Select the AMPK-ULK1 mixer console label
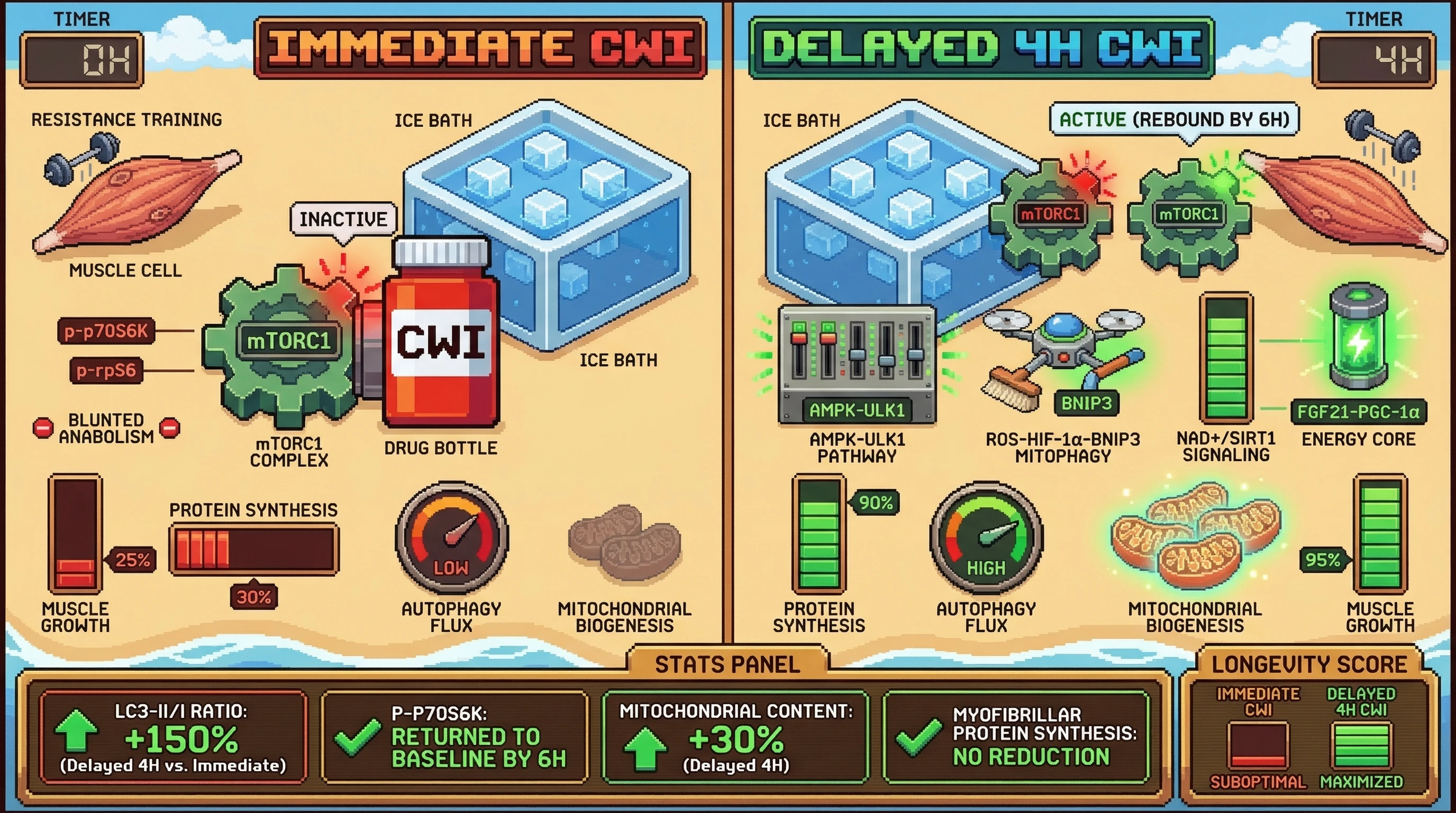 [857, 410]
